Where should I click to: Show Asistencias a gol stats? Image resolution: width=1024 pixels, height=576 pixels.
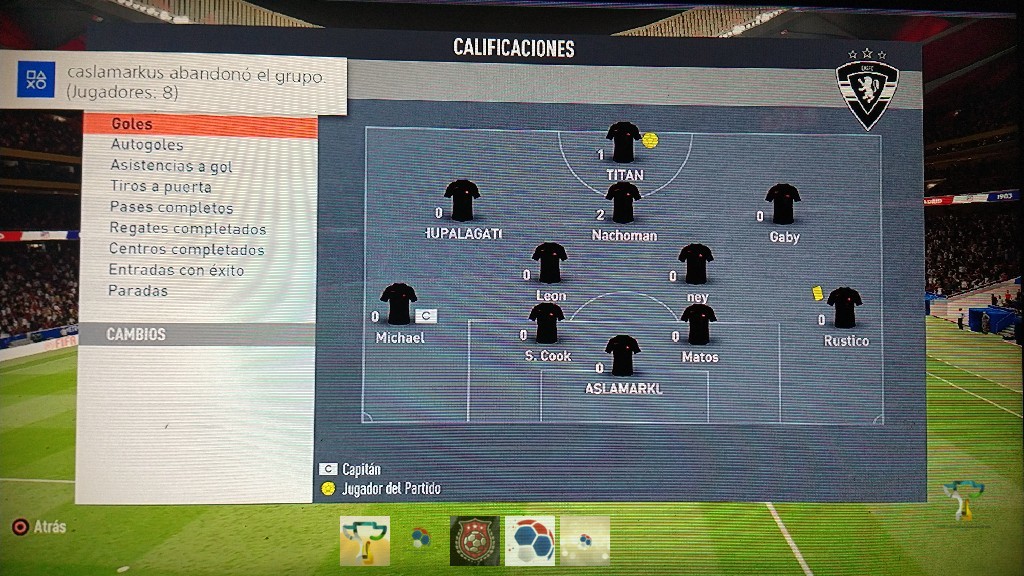click(171, 166)
